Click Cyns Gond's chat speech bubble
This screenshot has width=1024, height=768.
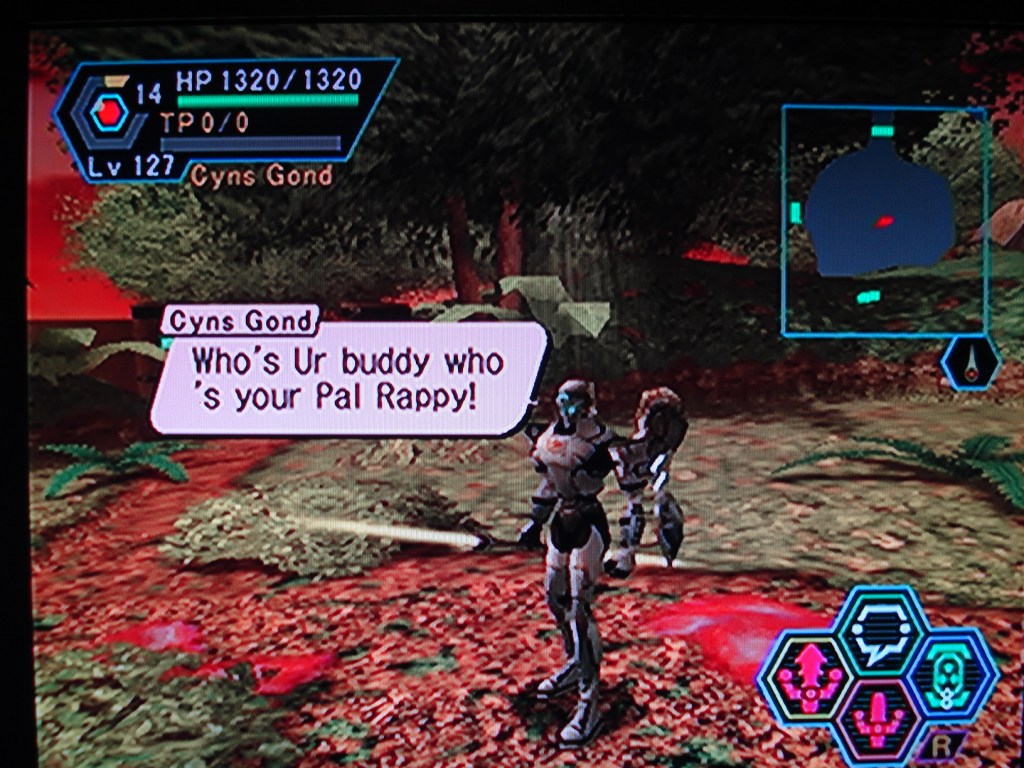click(x=348, y=378)
